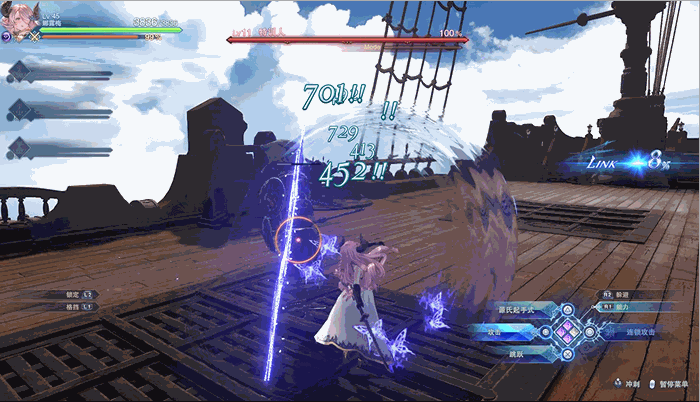Select the 跳跃 jump command
This screenshot has width=700, height=402.
coord(517,352)
